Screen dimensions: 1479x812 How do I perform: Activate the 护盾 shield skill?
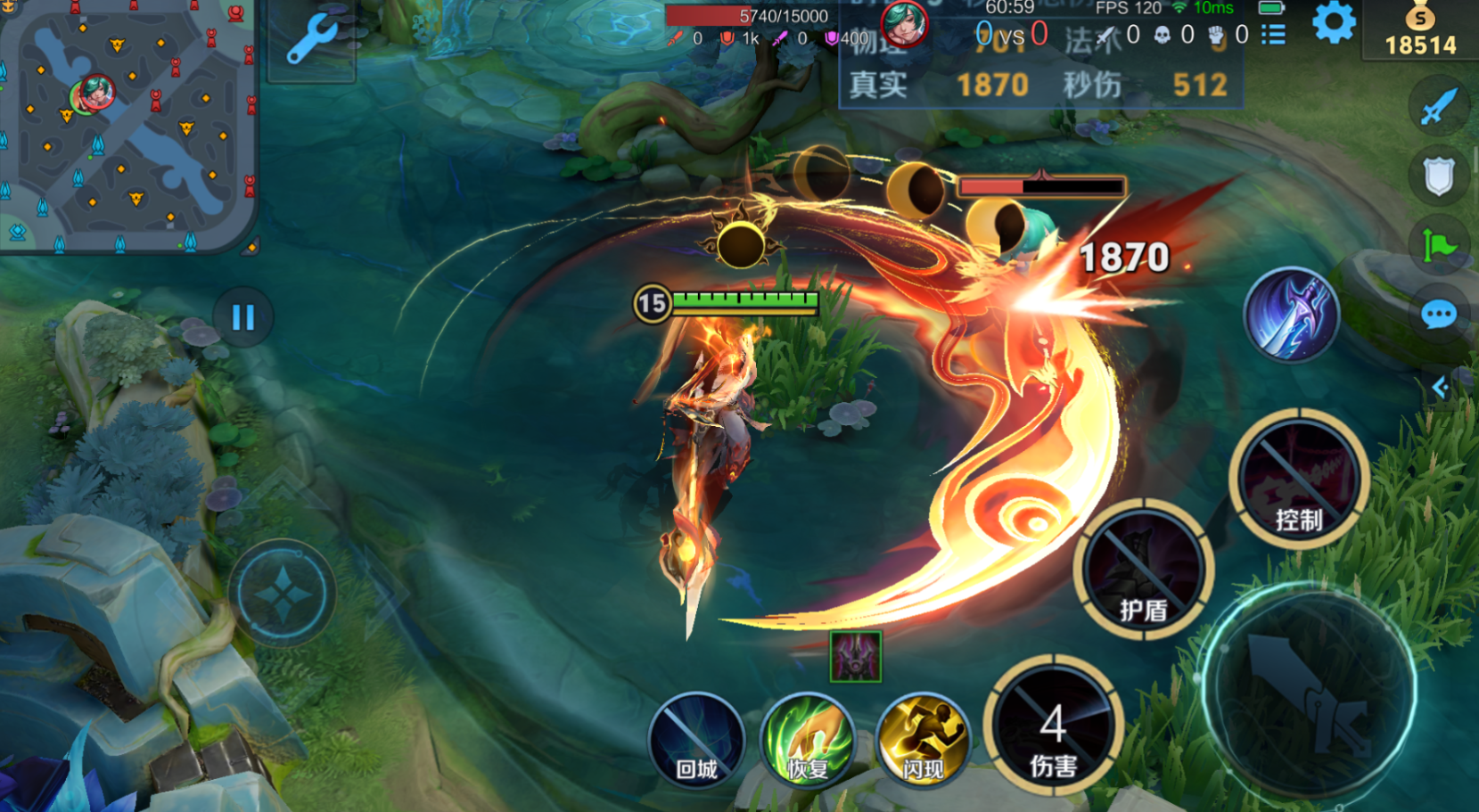pos(1143,569)
